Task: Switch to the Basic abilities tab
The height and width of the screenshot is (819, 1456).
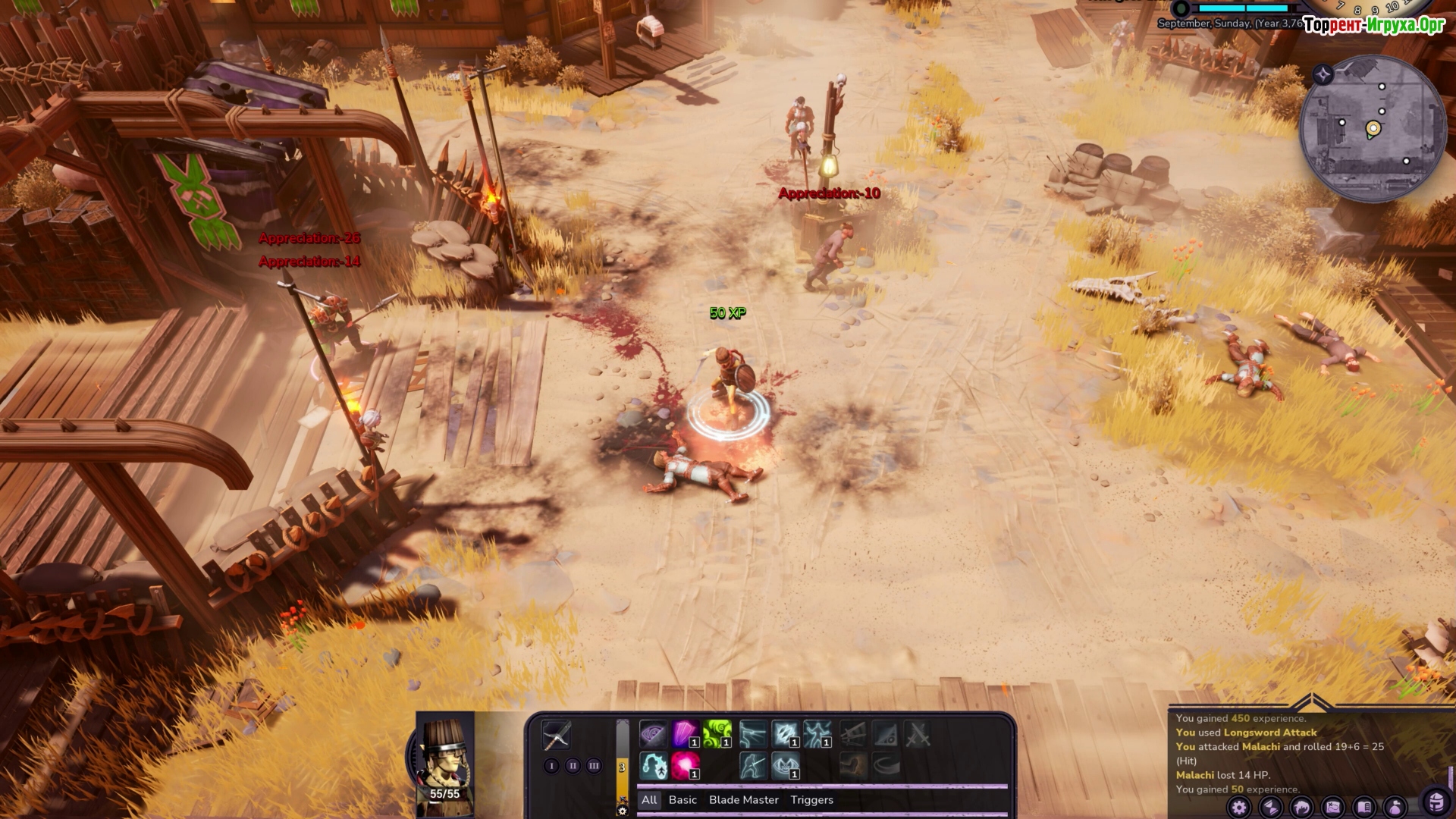Action: pos(682,800)
